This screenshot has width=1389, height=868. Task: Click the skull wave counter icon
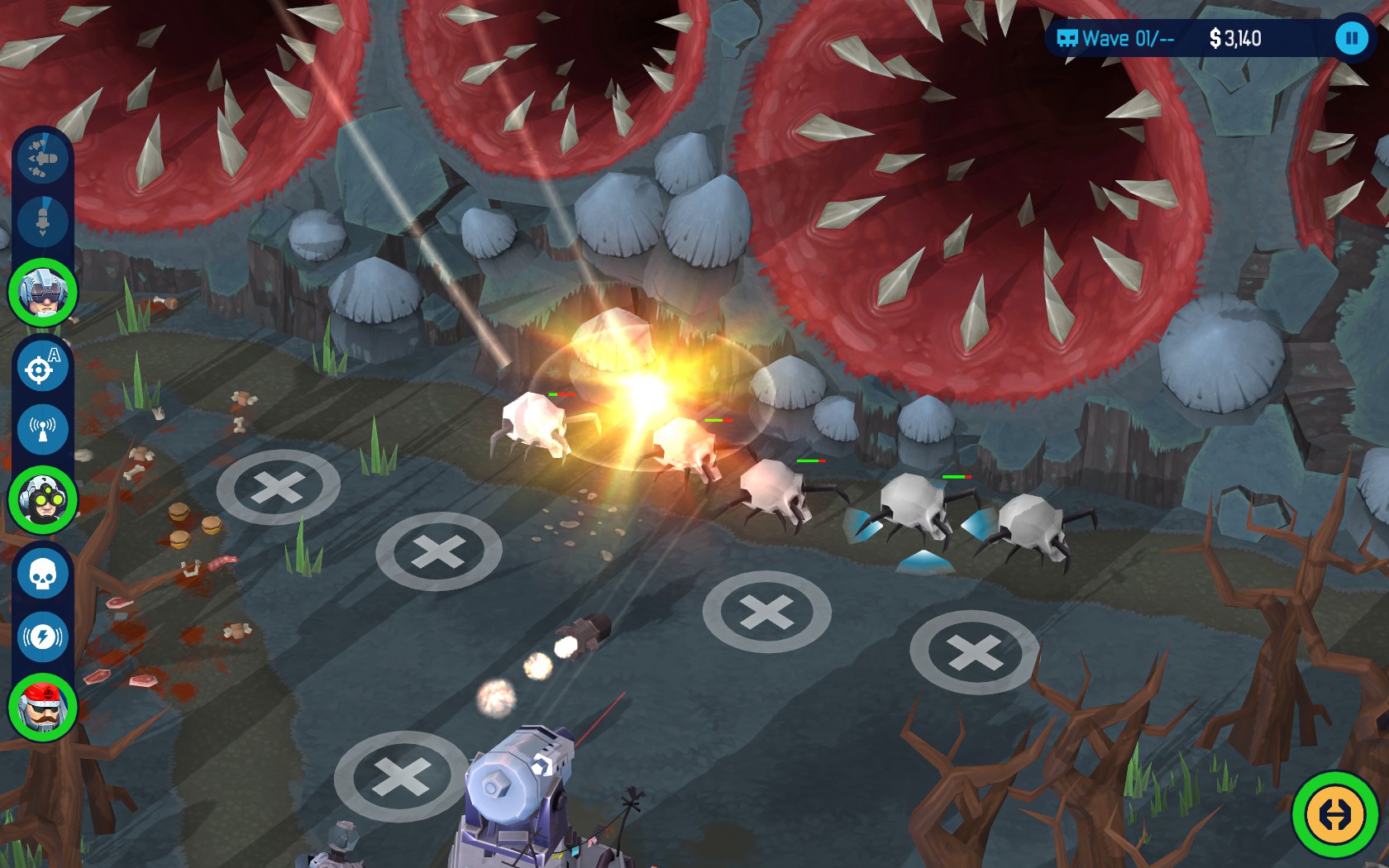[x=1067, y=38]
